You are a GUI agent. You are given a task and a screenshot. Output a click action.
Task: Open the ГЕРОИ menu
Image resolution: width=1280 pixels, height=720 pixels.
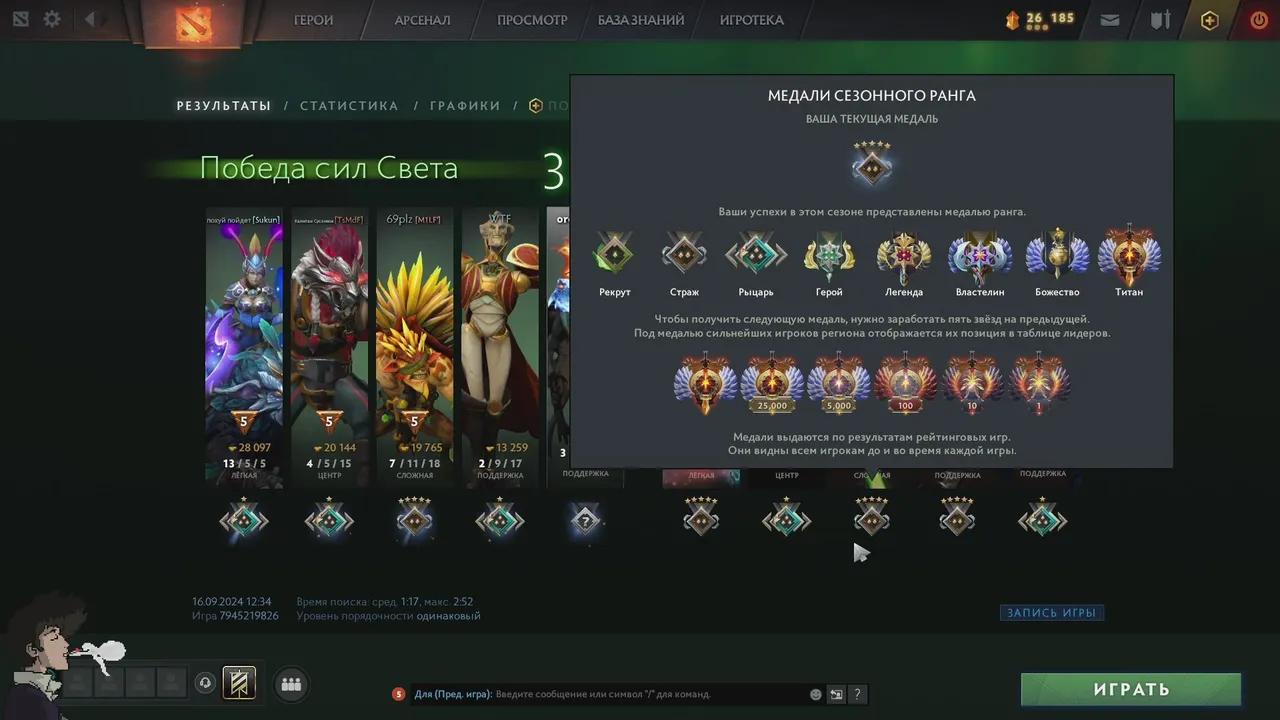point(313,20)
